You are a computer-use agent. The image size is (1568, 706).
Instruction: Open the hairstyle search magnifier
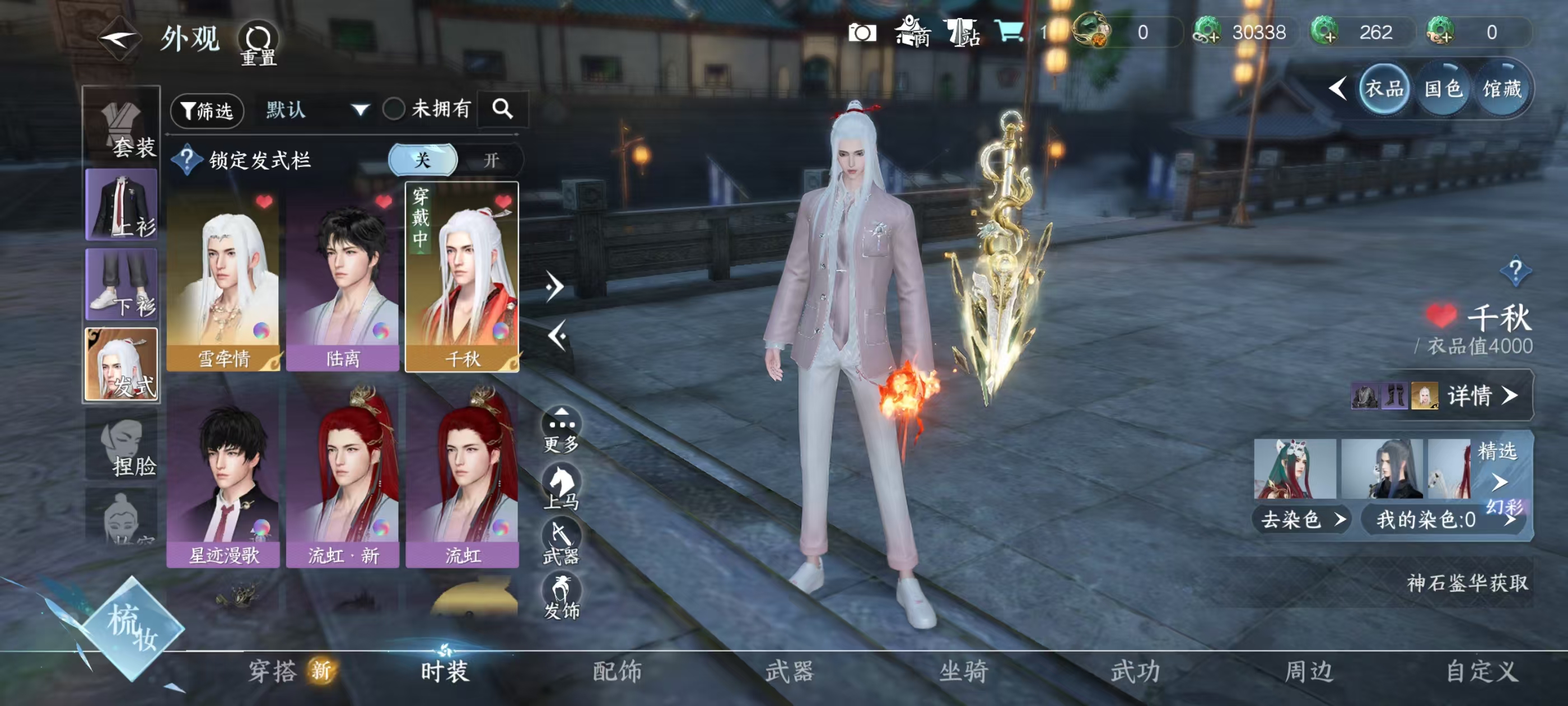[502, 110]
